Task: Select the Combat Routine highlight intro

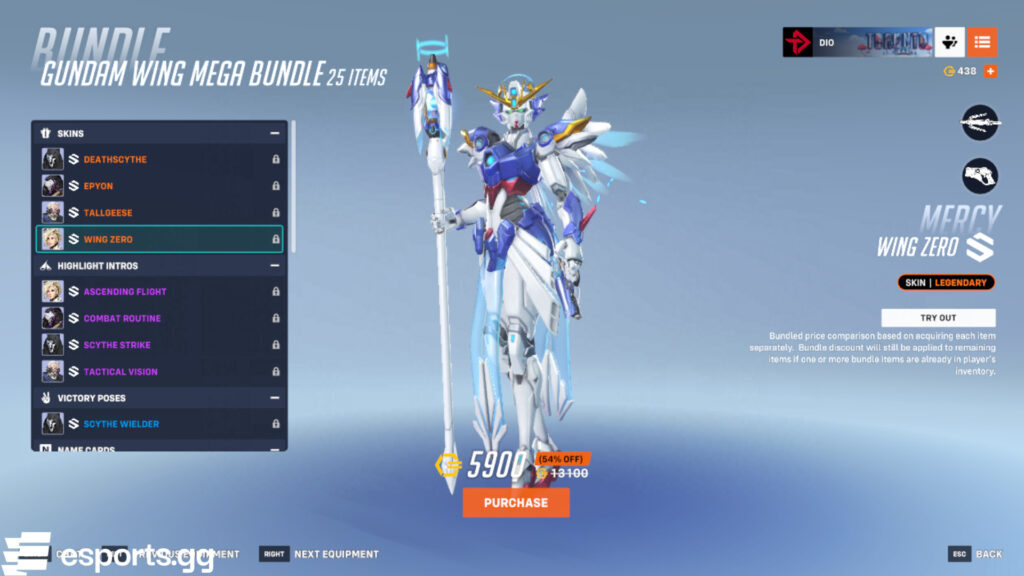Action: (160, 318)
